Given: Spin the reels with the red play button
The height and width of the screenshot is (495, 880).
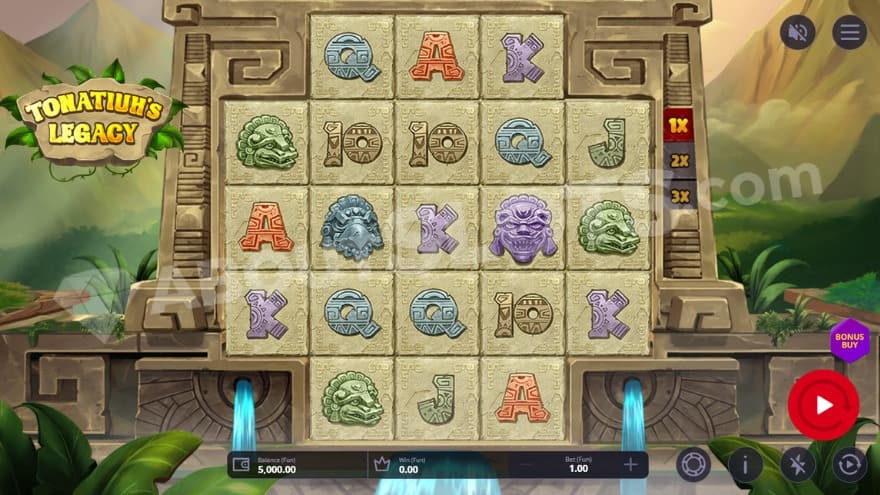Looking at the screenshot, I should coord(823,405).
